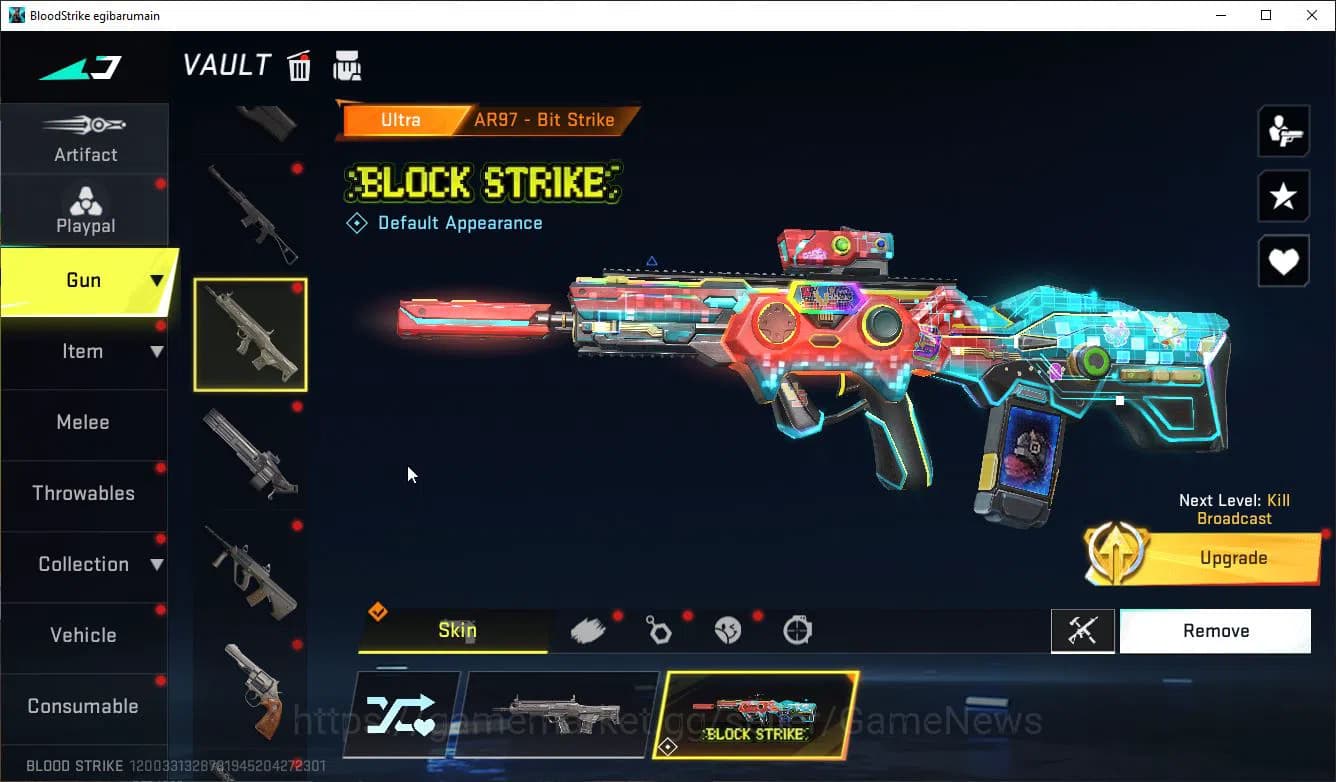1336x782 pixels.
Task: Click the crossed-guns weapon inspect icon
Action: click(x=1083, y=630)
